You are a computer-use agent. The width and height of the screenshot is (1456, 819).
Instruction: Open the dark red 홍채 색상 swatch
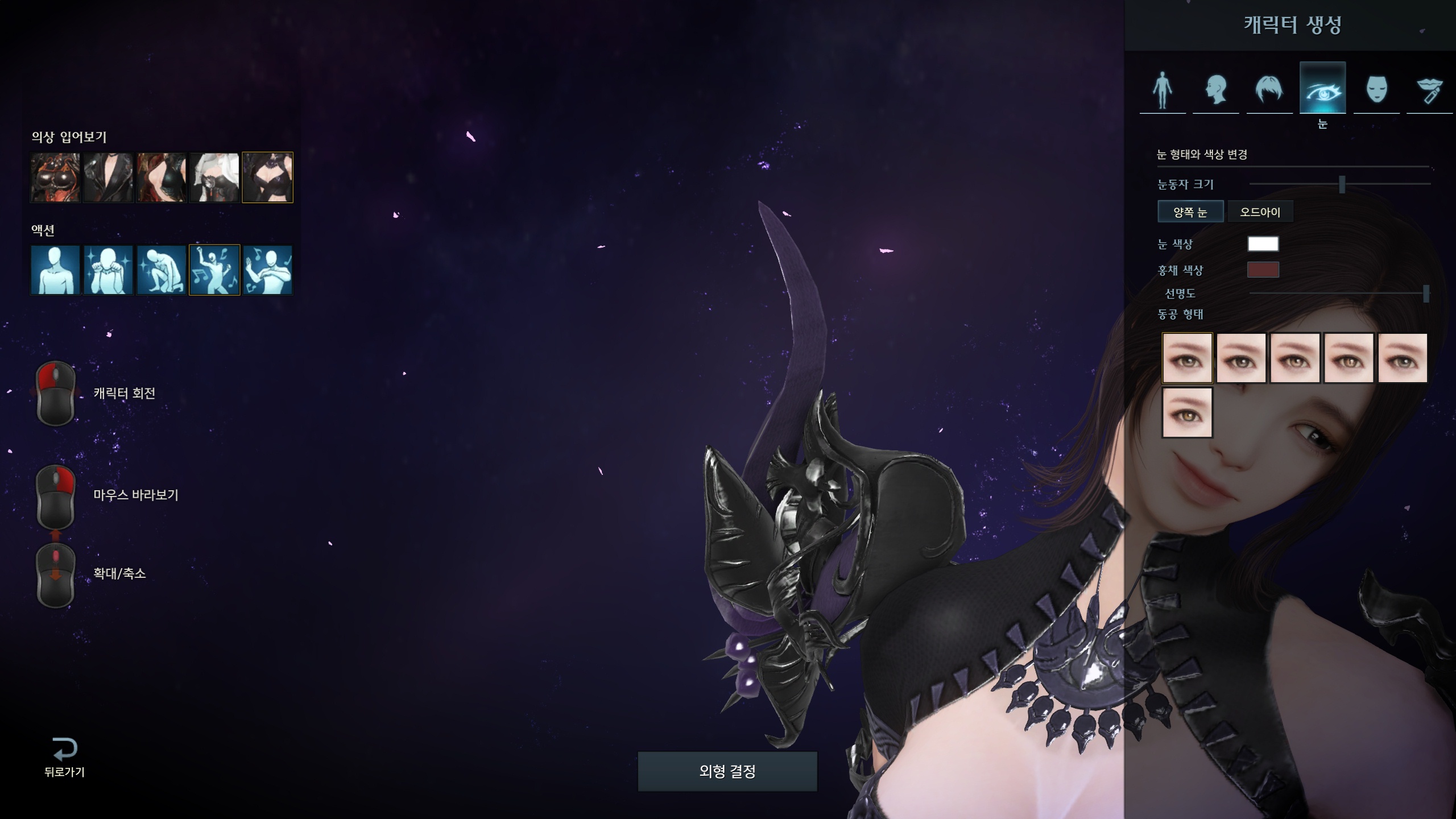point(1263,270)
